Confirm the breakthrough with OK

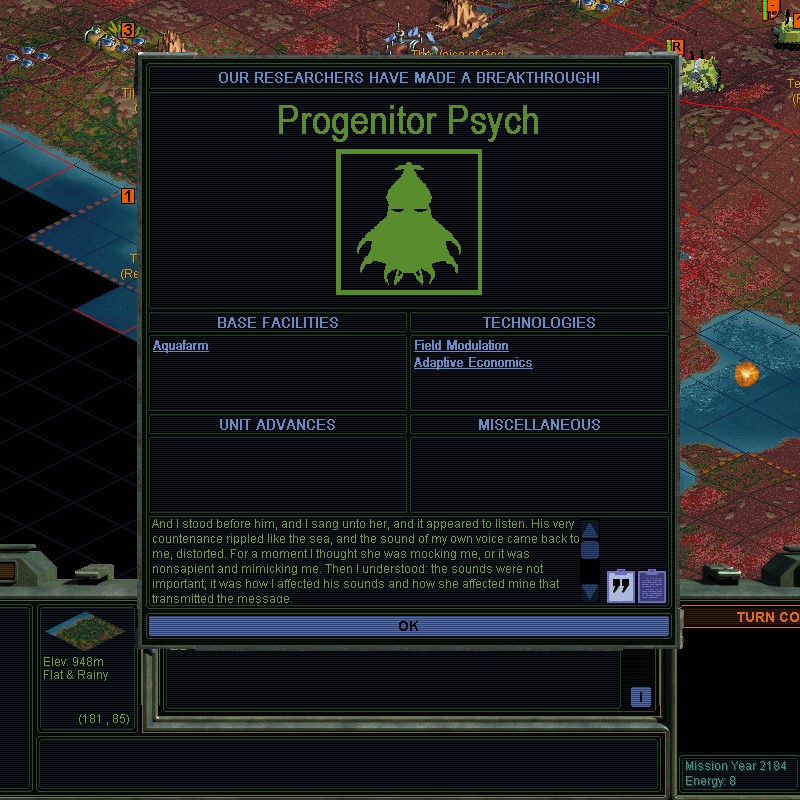[x=408, y=626]
